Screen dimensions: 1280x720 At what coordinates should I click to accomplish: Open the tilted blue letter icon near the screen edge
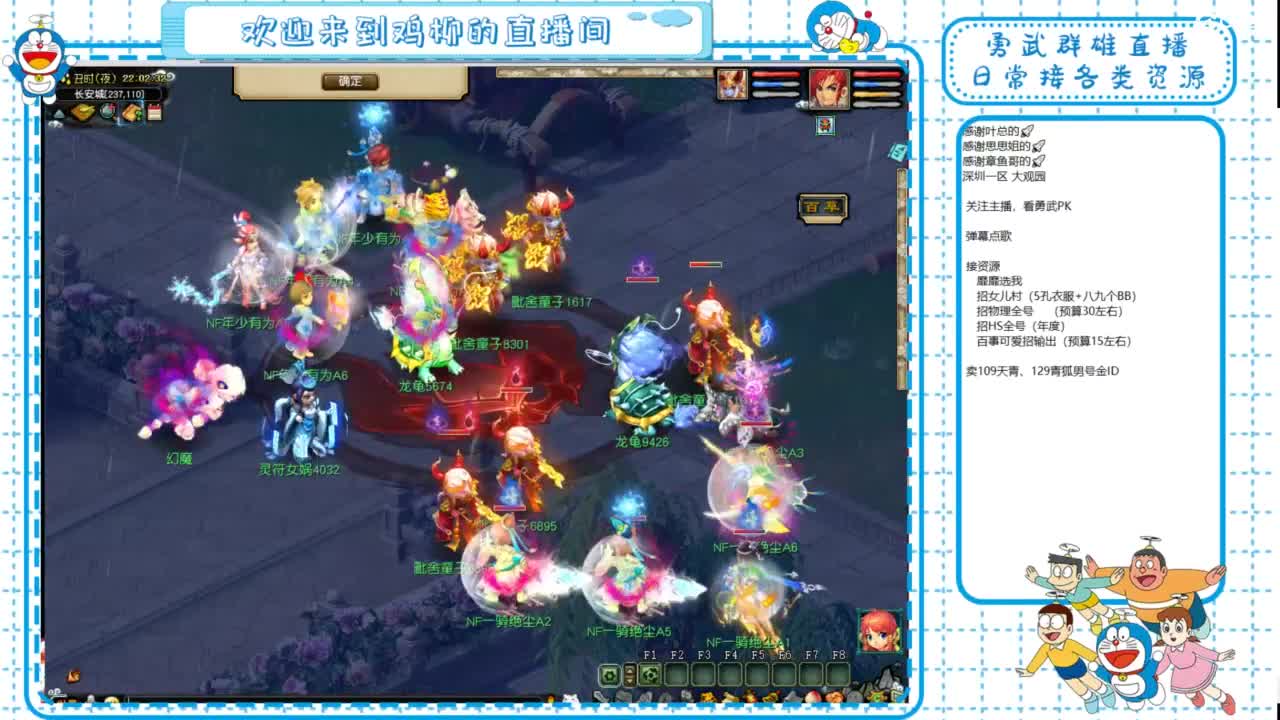pos(899,152)
